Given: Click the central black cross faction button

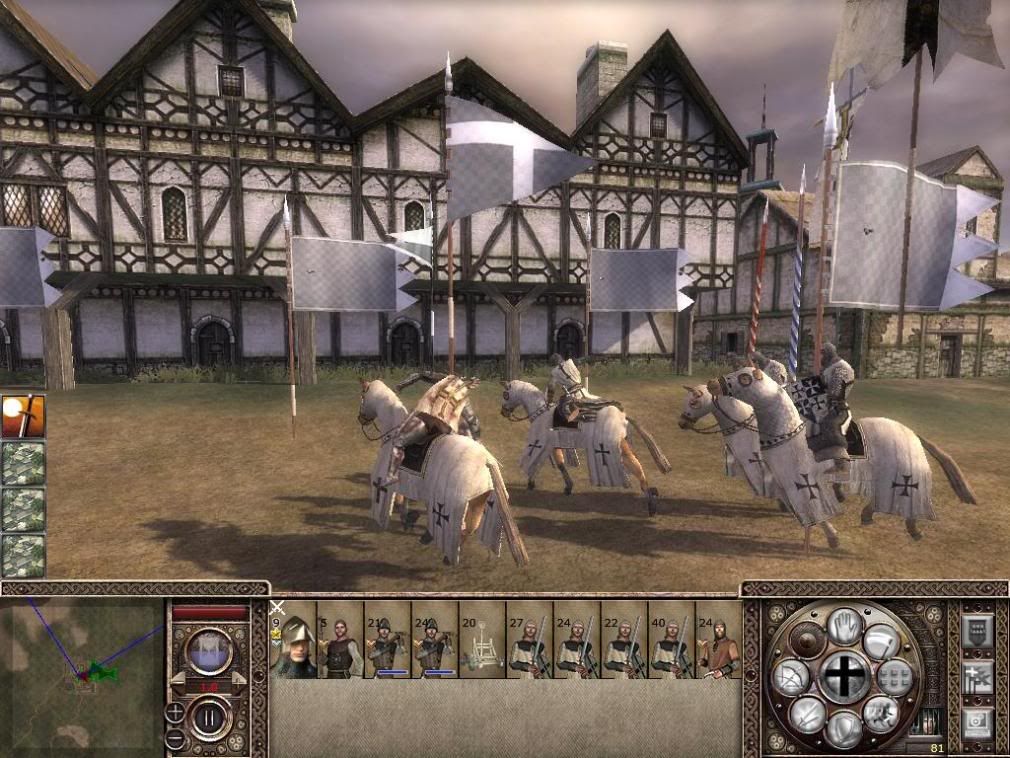Looking at the screenshot, I should (845, 677).
